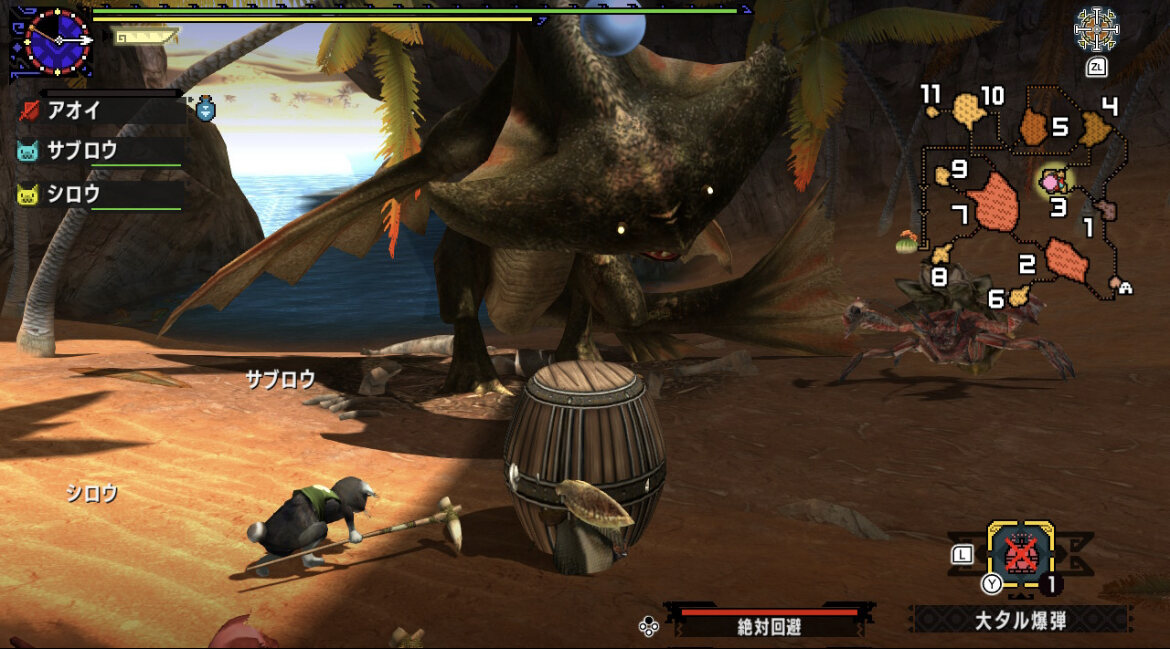Image resolution: width=1170 pixels, height=649 pixels.
Task: Click area 5 on the minimap
Action: coord(1035,126)
